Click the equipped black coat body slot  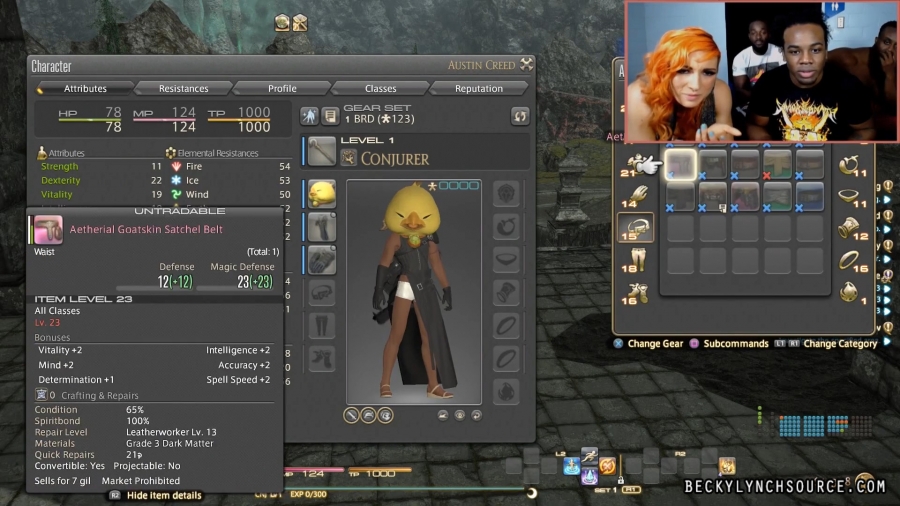point(322,226)
